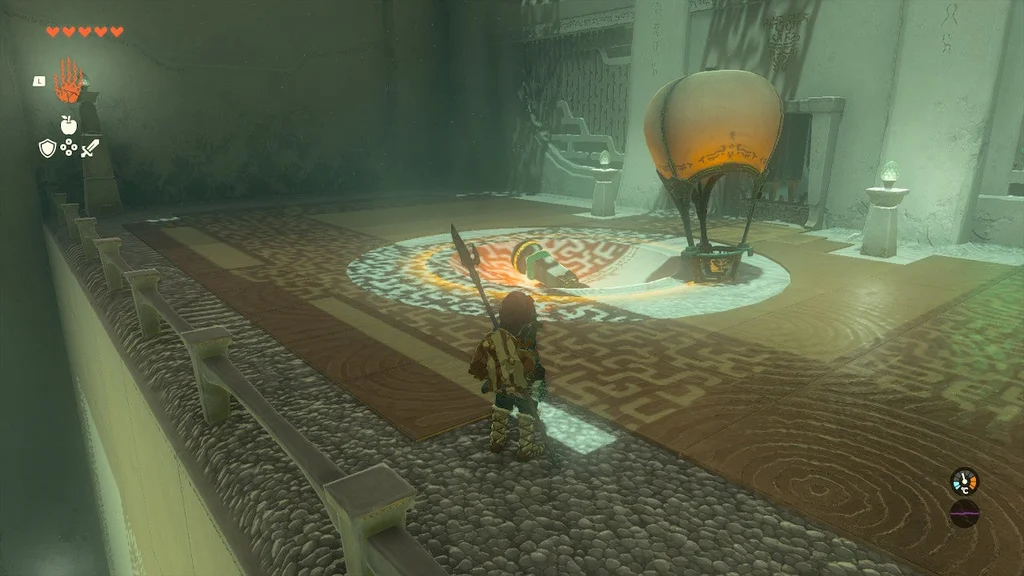This screenshot has height=576, width=1024.
Task: Open the sword weapon quick-select icon
Action: click(x=90, y=149)
